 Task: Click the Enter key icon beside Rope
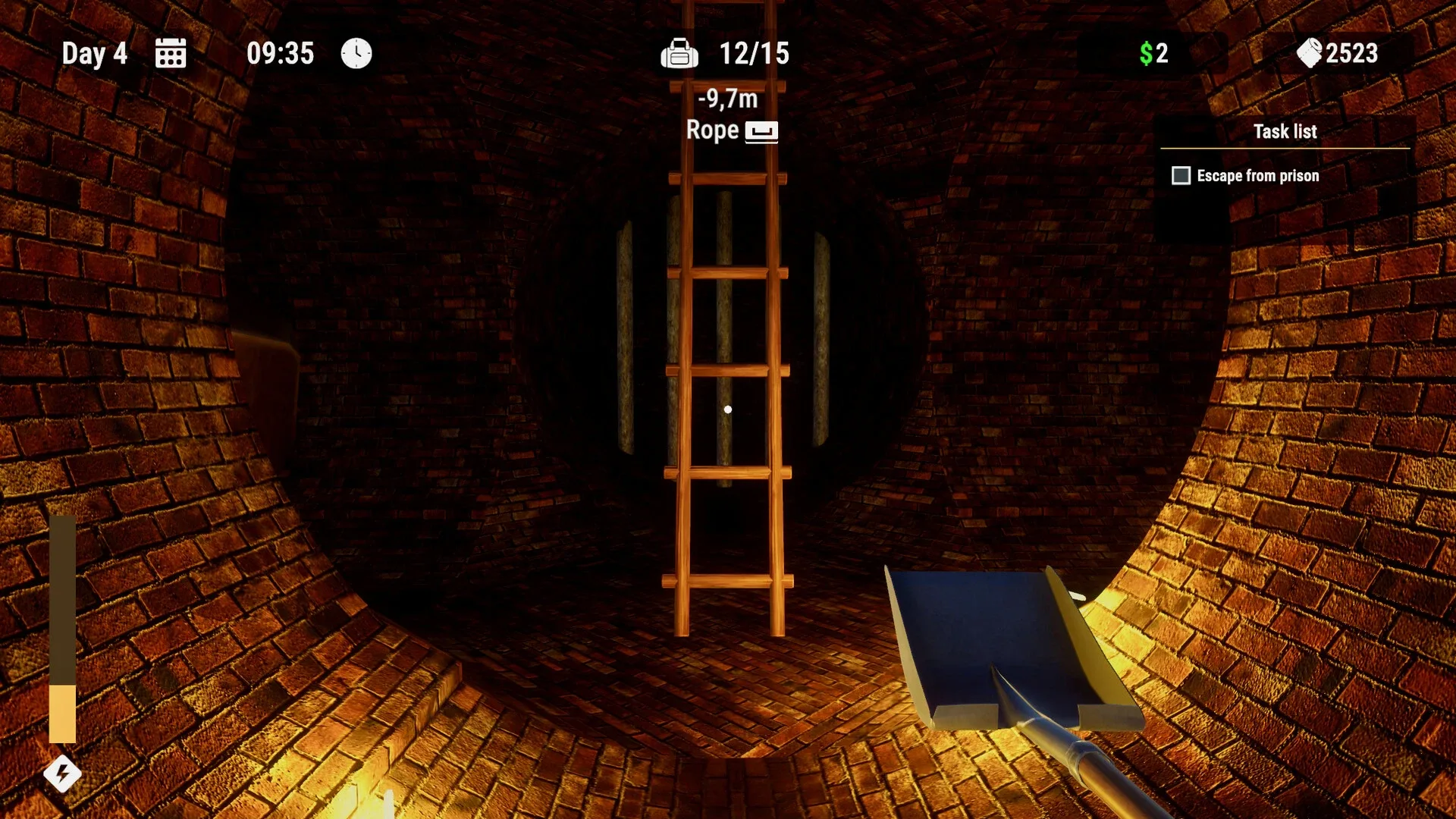763,130
